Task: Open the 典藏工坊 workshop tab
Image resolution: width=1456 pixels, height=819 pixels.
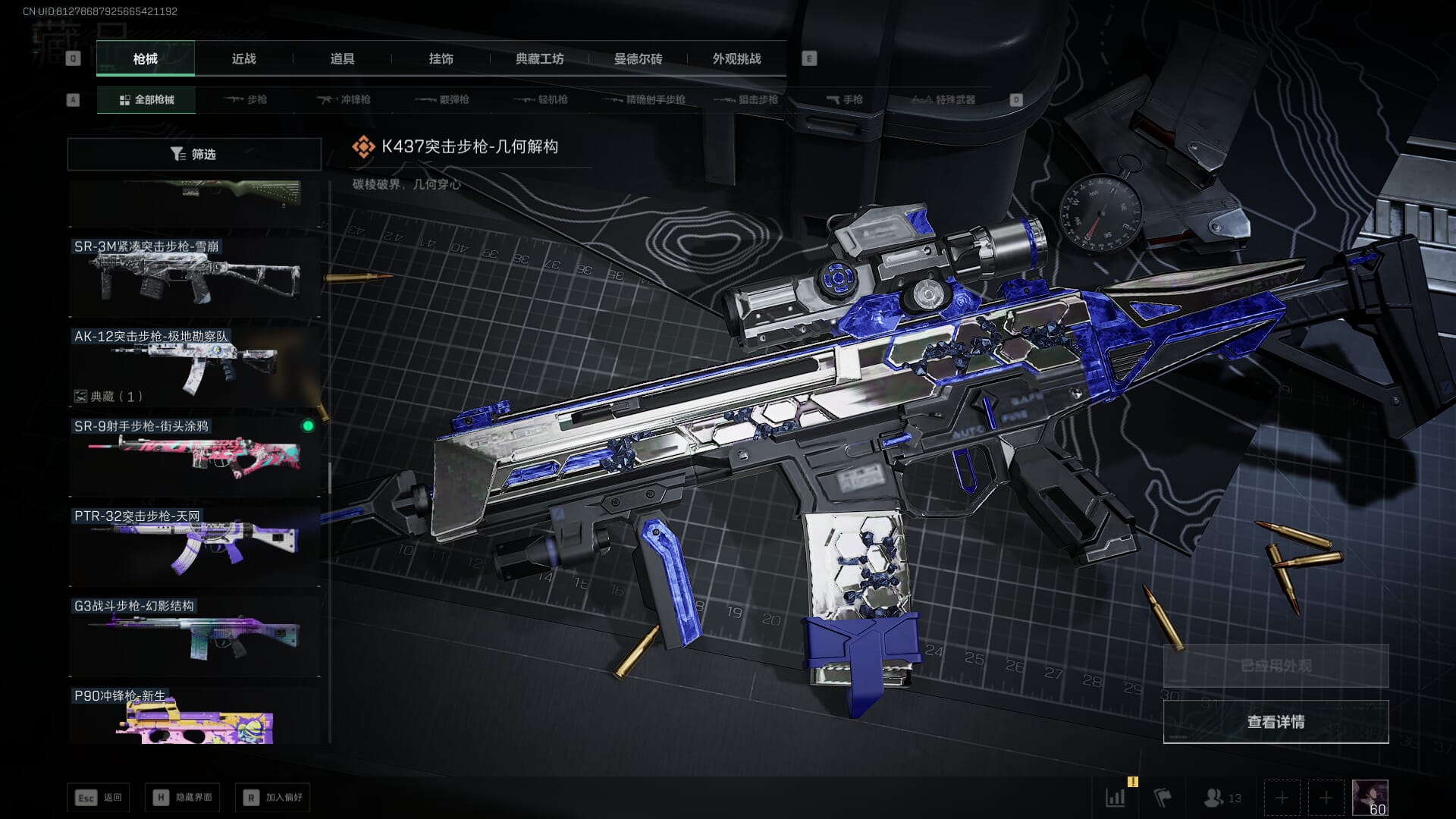Action: [539, 58]
